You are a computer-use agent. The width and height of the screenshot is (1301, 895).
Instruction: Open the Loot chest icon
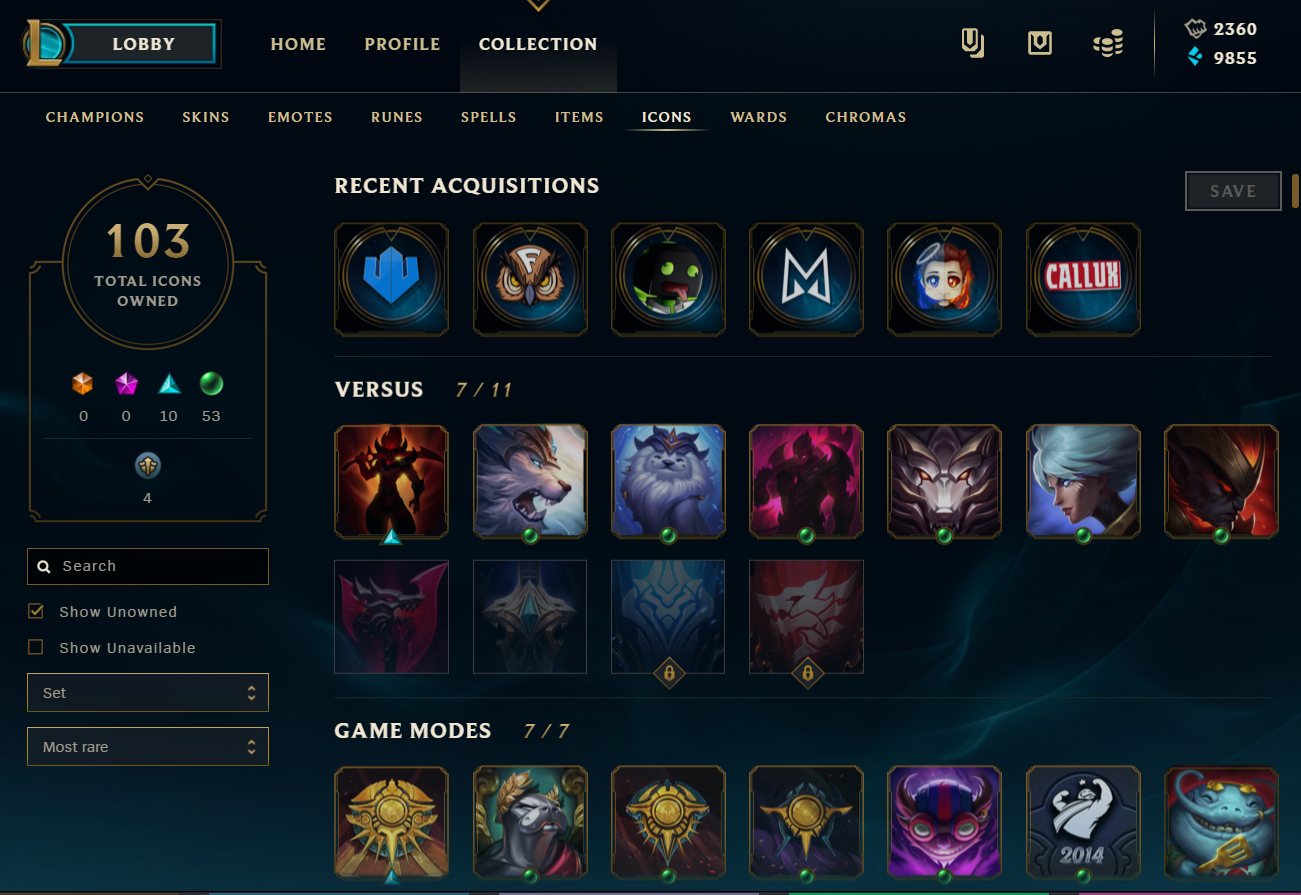point(1039,43)
